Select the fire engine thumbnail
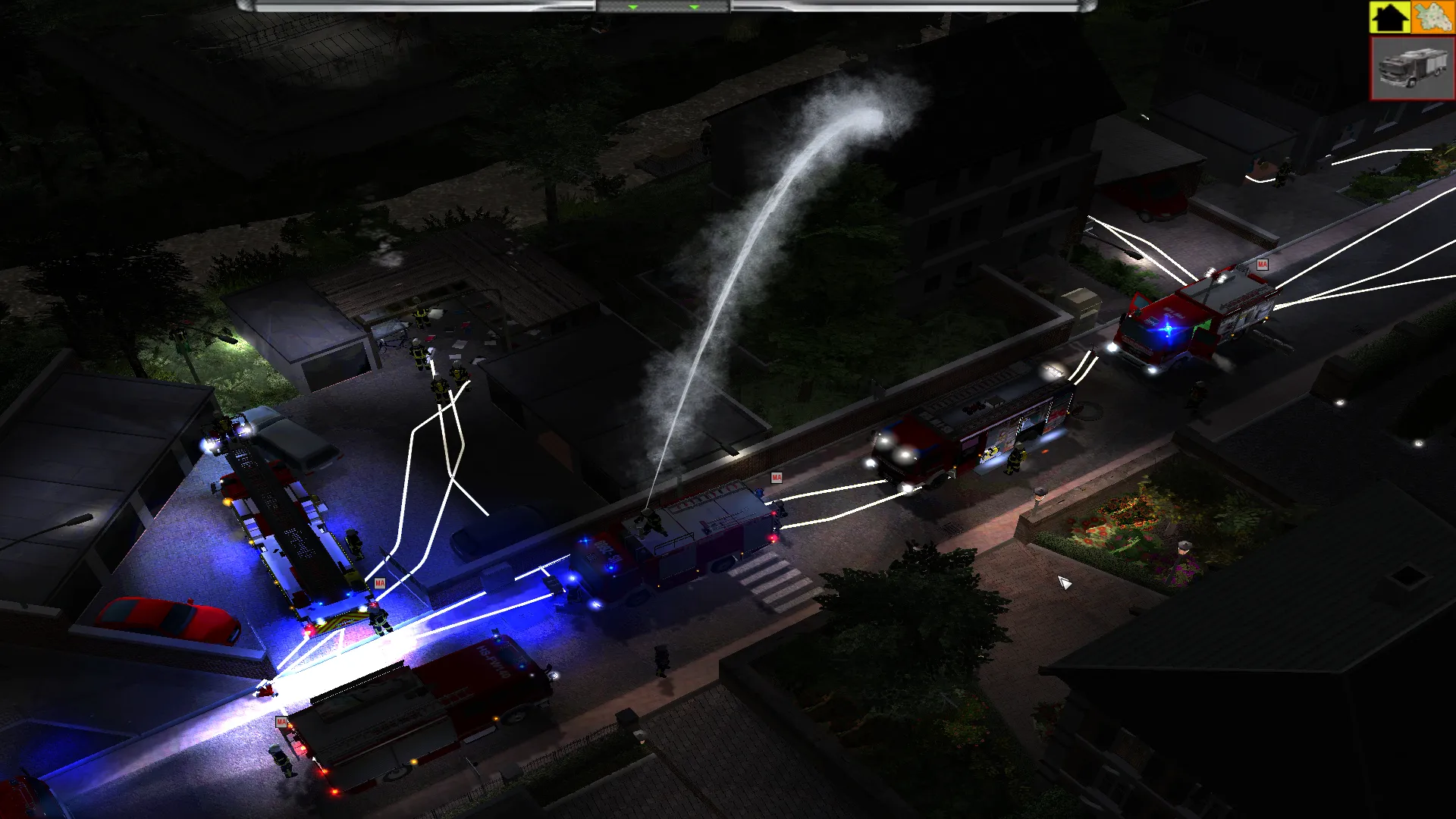The image size is (1456, 819). (1412, 68)
